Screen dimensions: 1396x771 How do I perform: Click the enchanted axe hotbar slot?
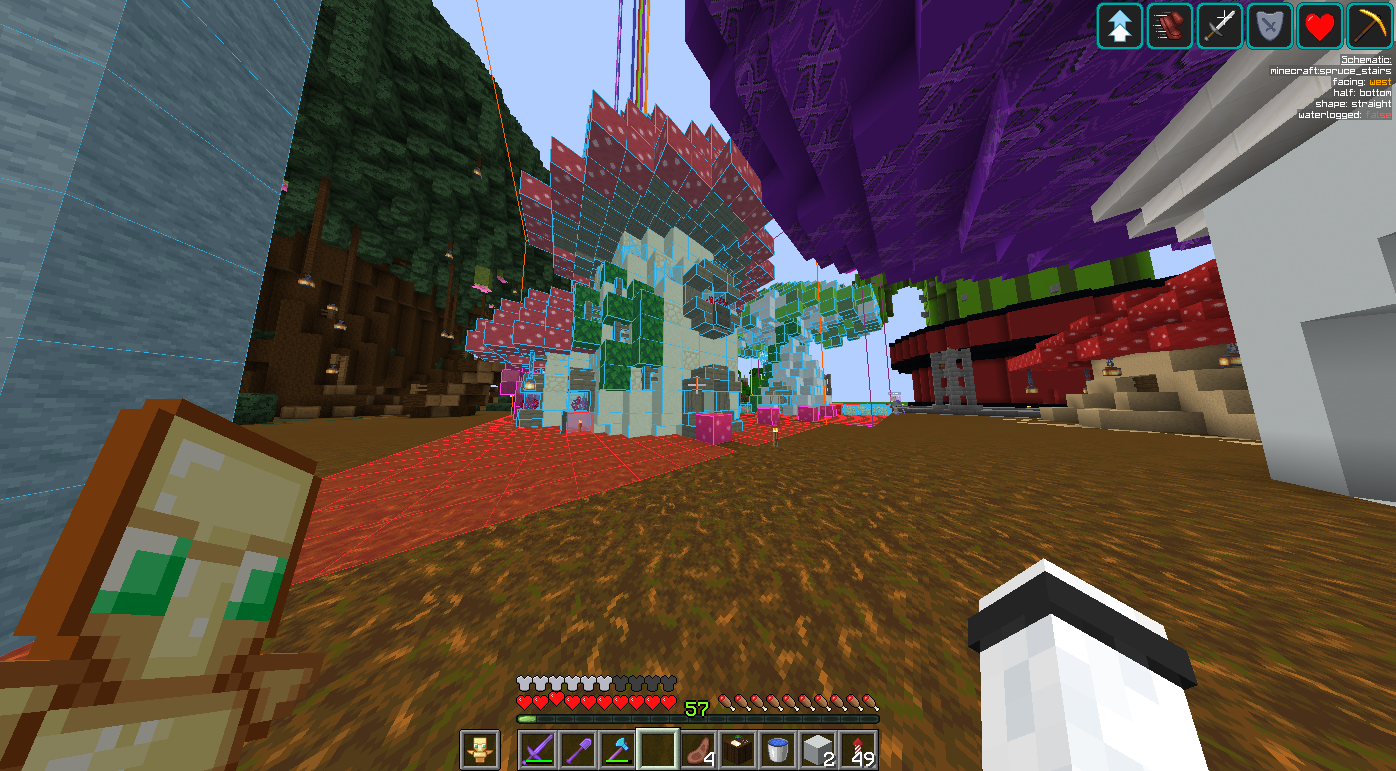pyautogui.click(x=618, y=749)
